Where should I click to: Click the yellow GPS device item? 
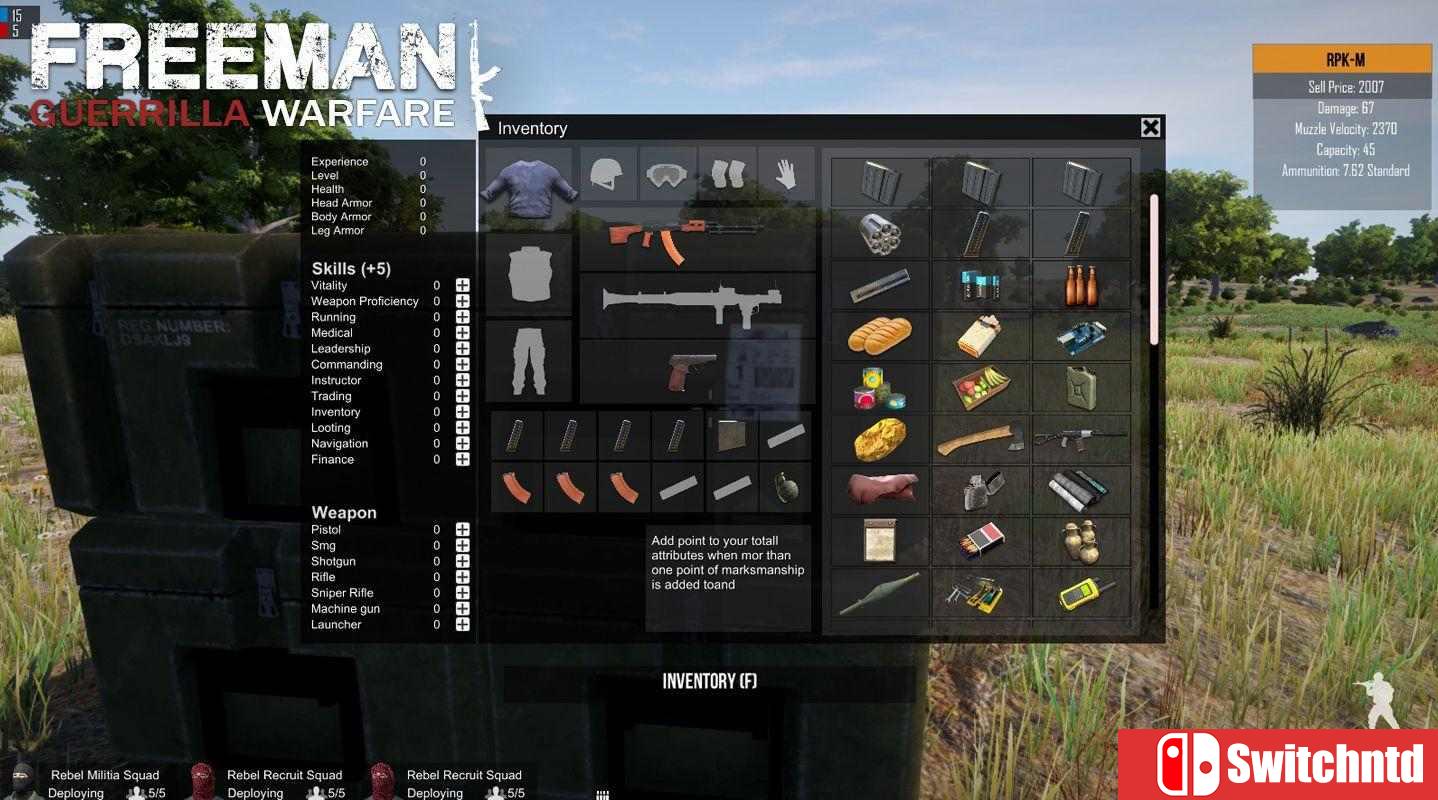pyautogui.click(x=1081, y=592)
